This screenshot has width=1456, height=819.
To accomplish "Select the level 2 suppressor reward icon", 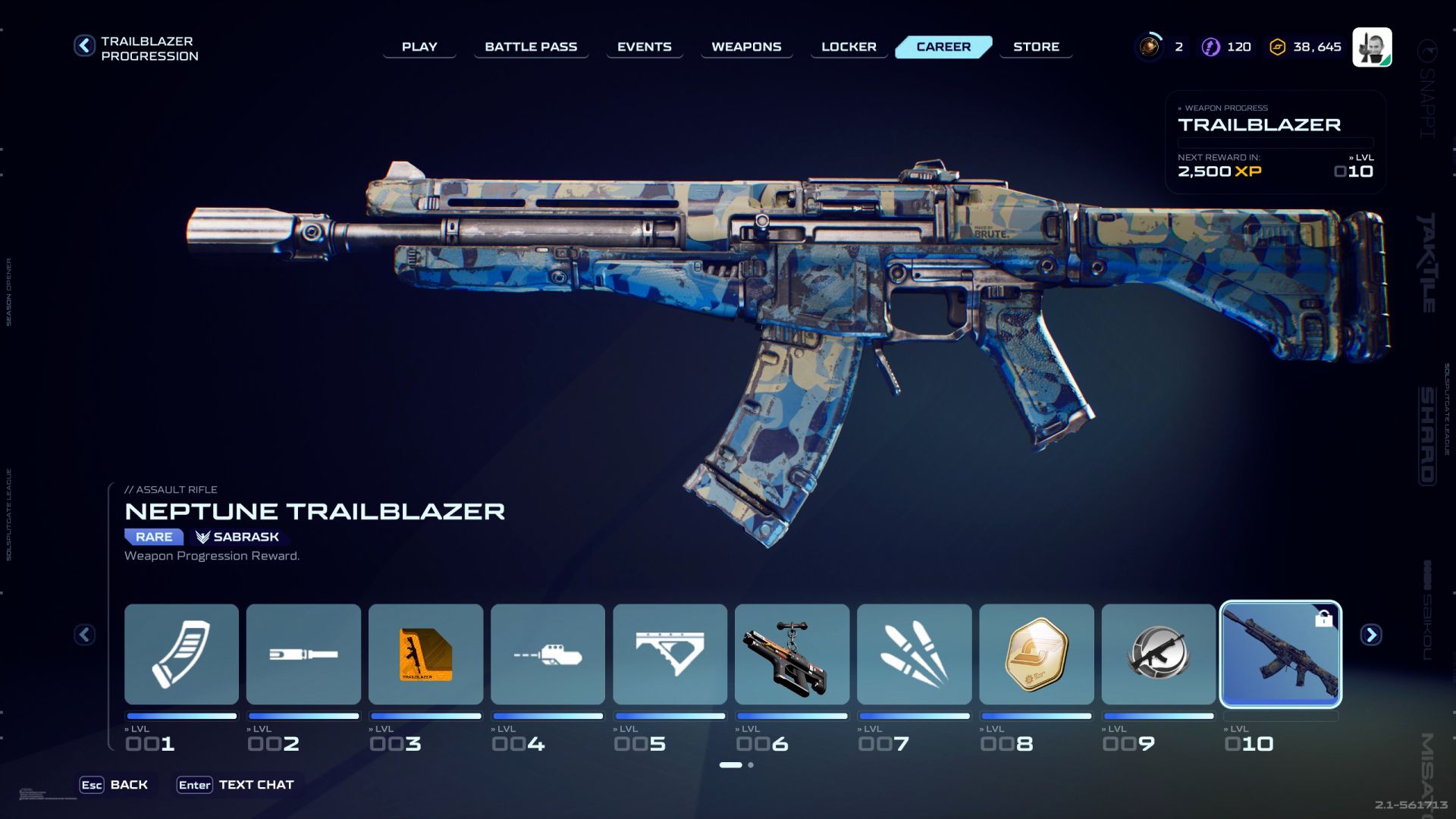I will coord(303,654).
